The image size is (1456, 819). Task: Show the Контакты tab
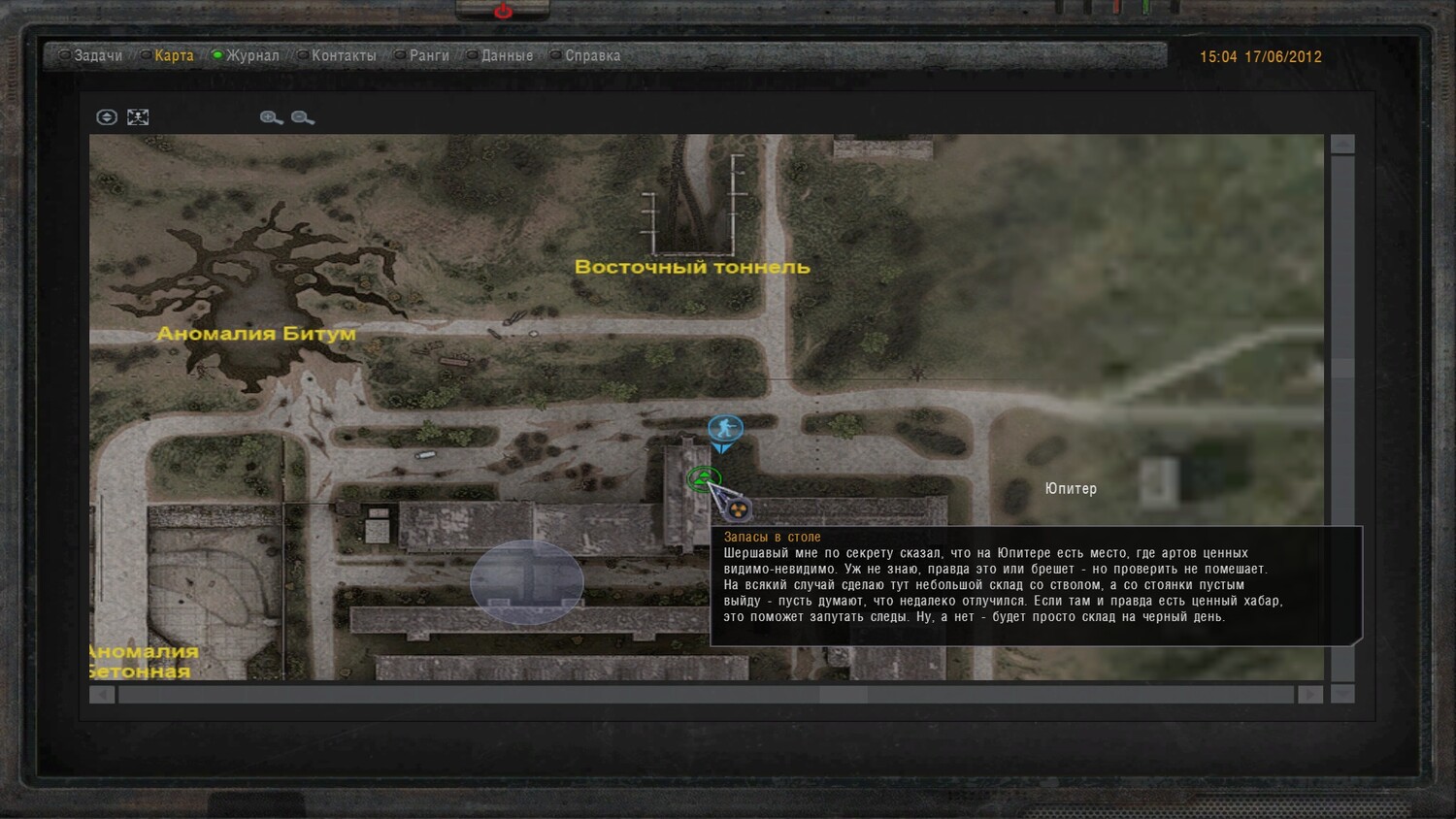343,56
